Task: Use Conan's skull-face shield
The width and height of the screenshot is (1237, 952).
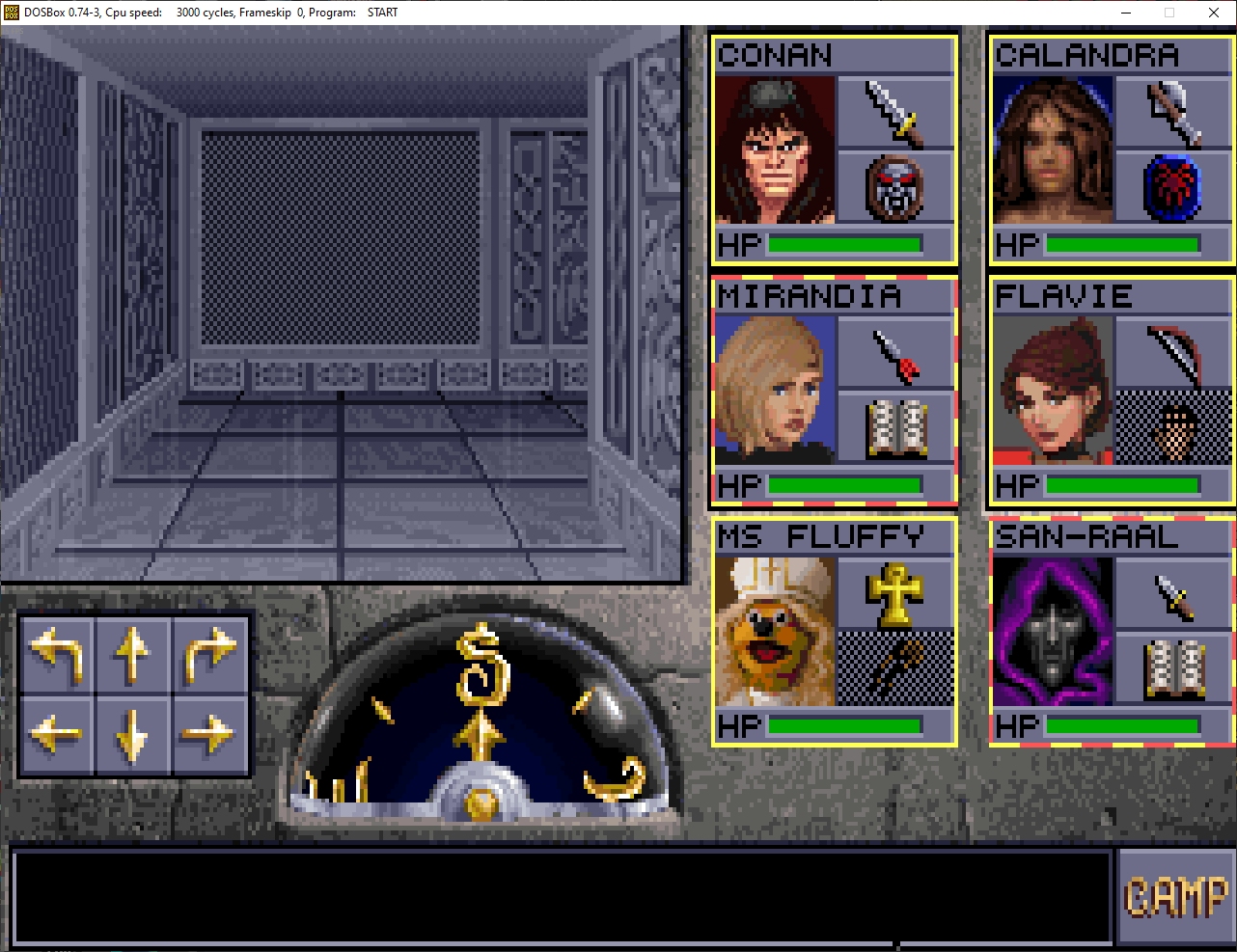Action: (x=894, y=187)
